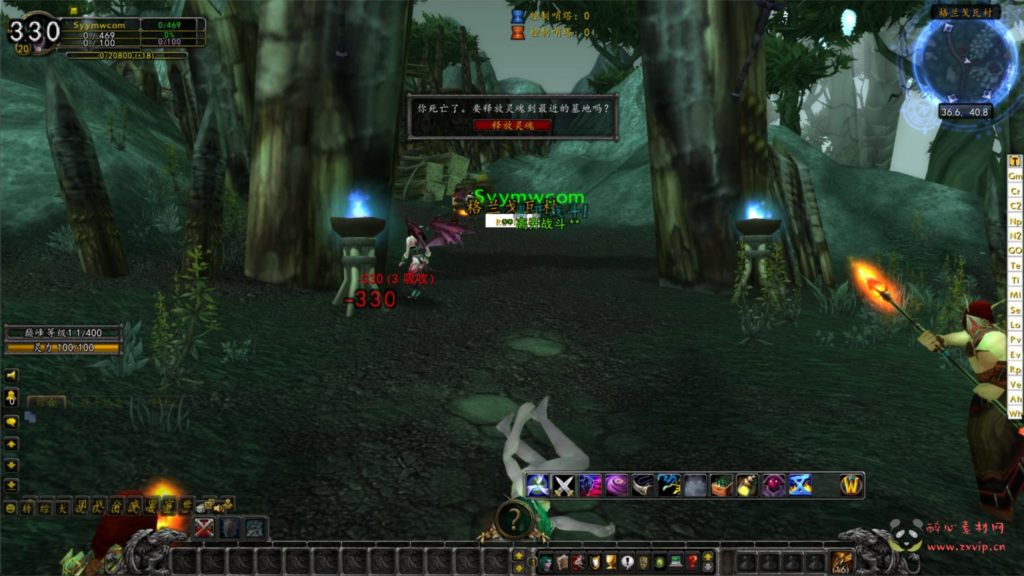Open the crate of green bottles item

point(722,485)
